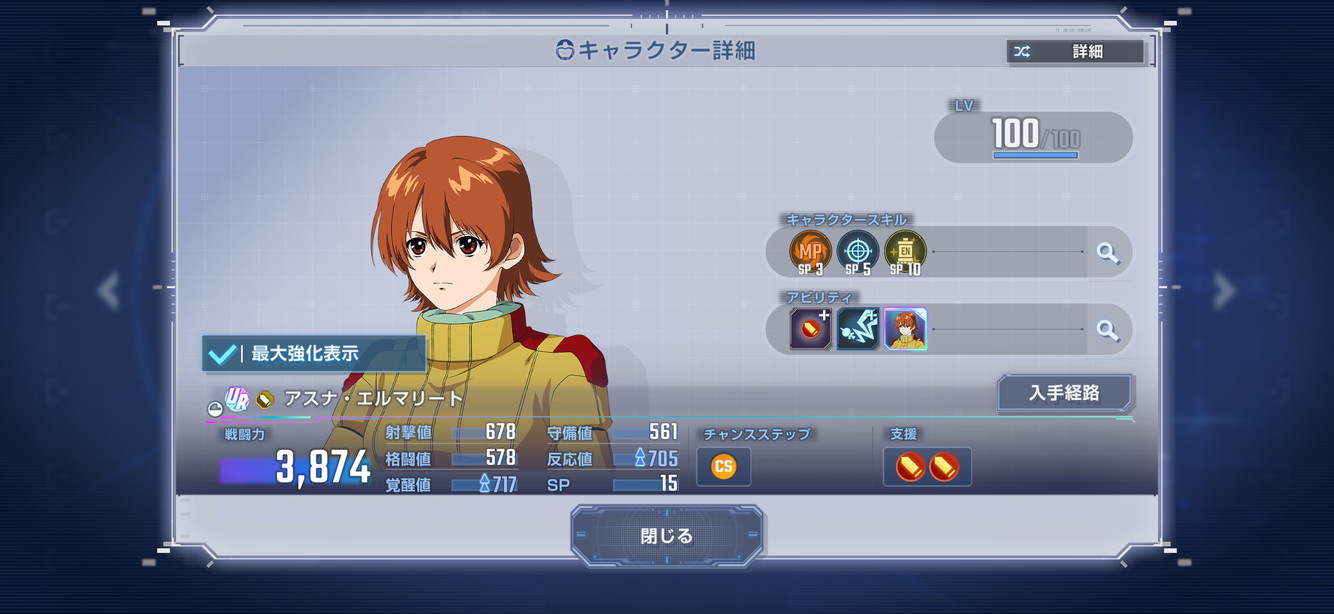The width and height of the screenshot is (1334, 614).
Task: Select the EN skill icon (SP 10)
Action: pyautogui.click(x=905, y=251)
